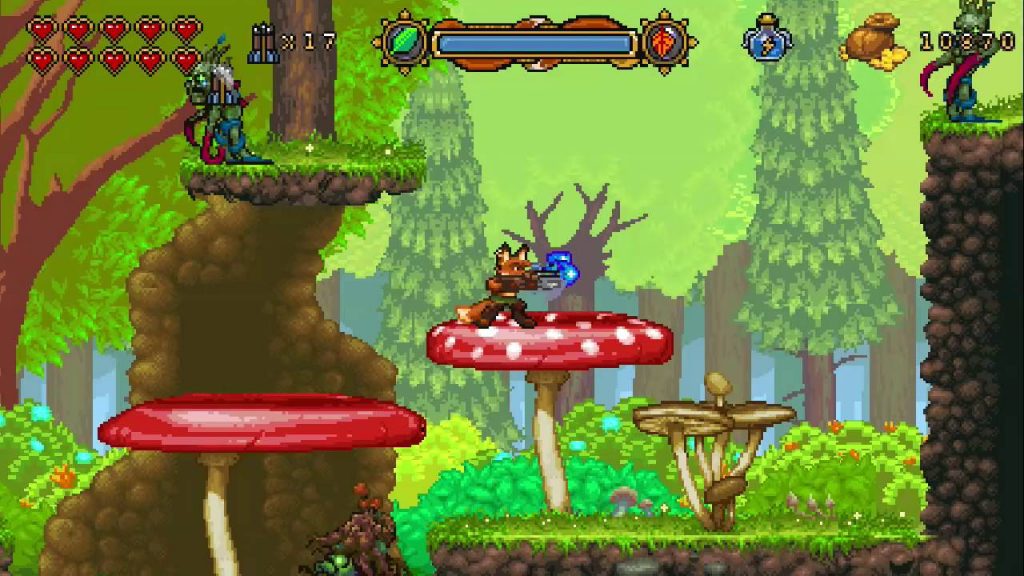Click the blue lightning potion icon
The width and height of the screenshot is (1024, 576).
[x=766, y=40]
